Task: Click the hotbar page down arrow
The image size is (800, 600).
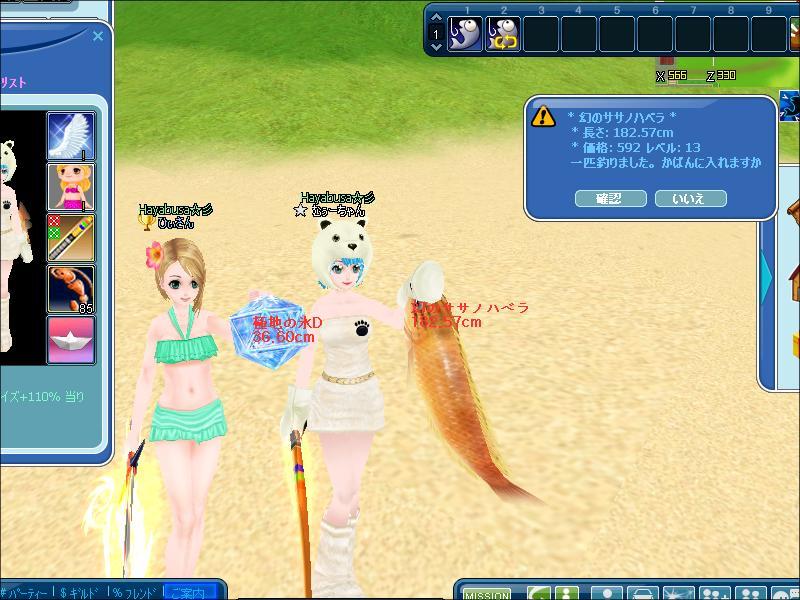Action: [x=436, y=46]
